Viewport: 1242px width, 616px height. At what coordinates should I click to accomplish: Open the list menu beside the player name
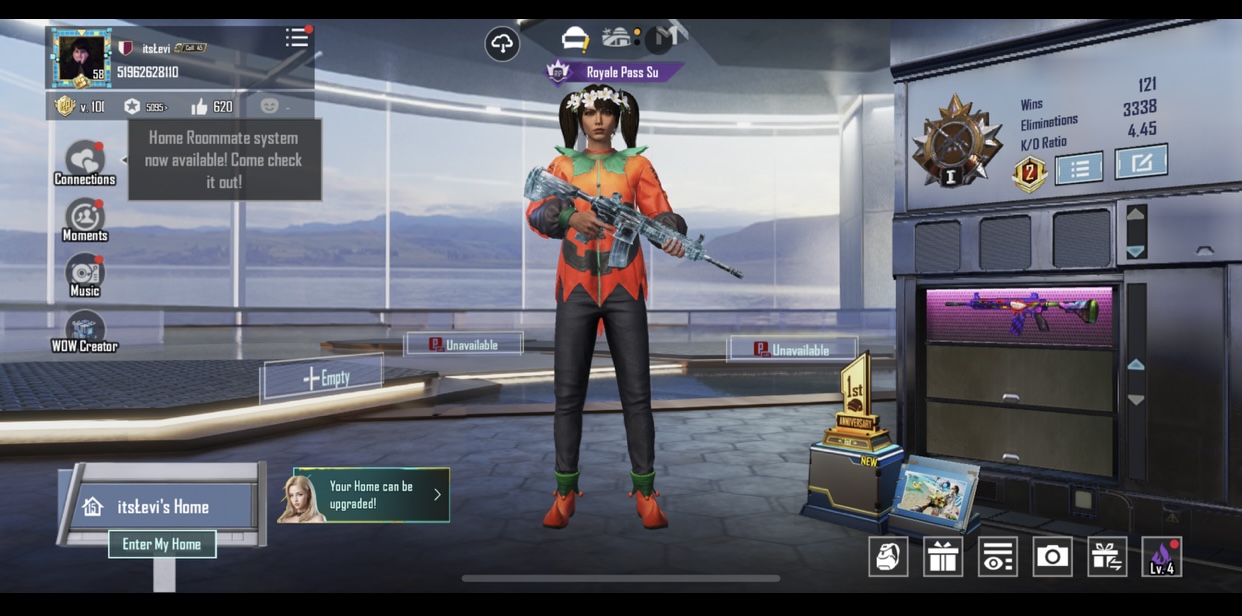296,38
